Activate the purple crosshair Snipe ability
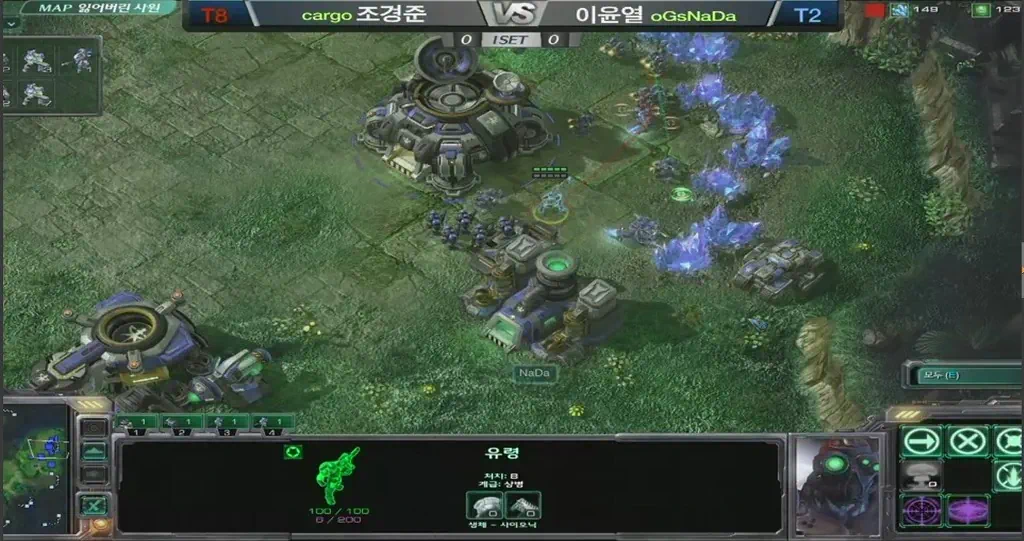Screen dimensions: 1024x541 click(x=922, y=511)
